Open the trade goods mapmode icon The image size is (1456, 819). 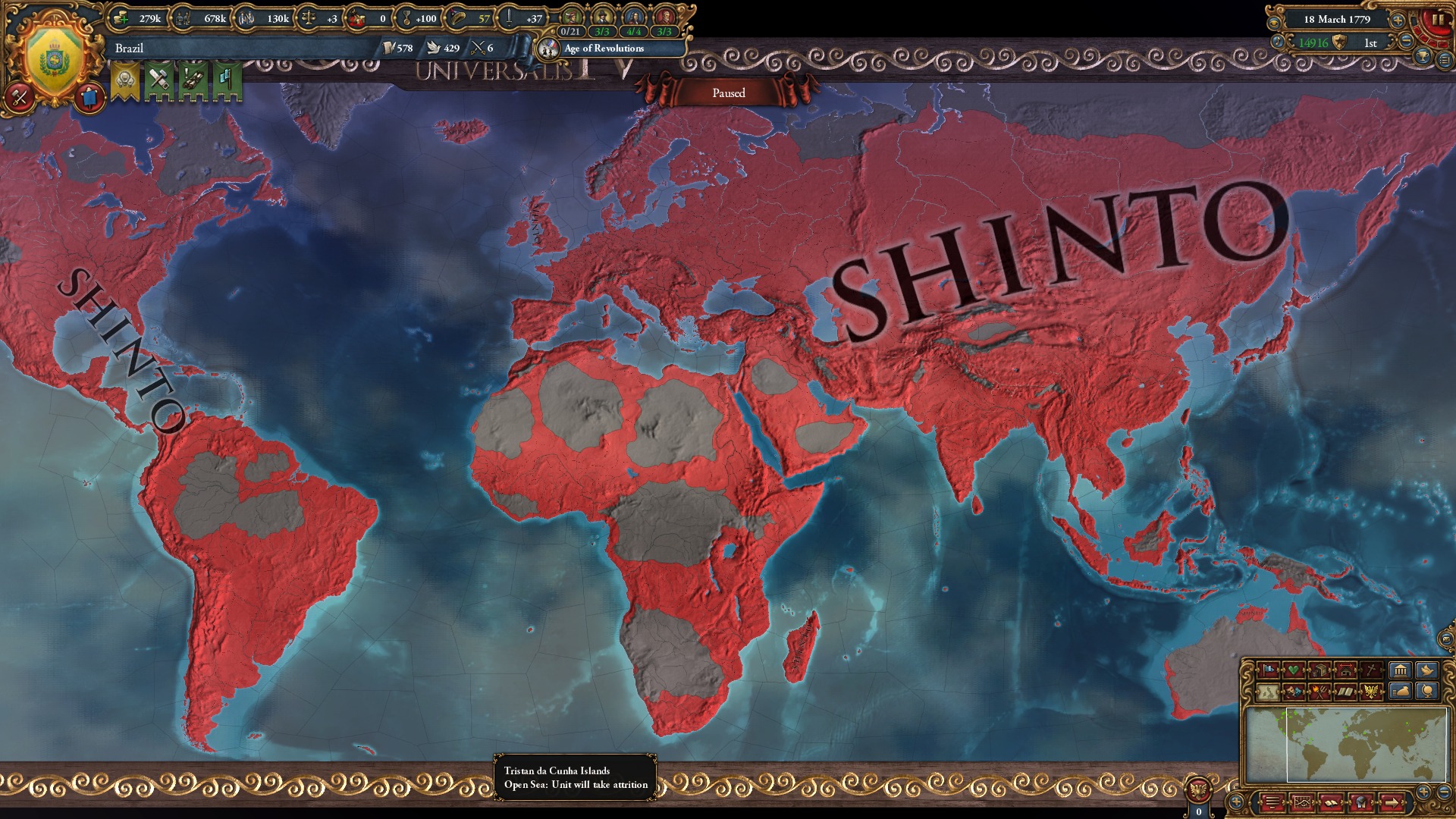(1320, 670)
